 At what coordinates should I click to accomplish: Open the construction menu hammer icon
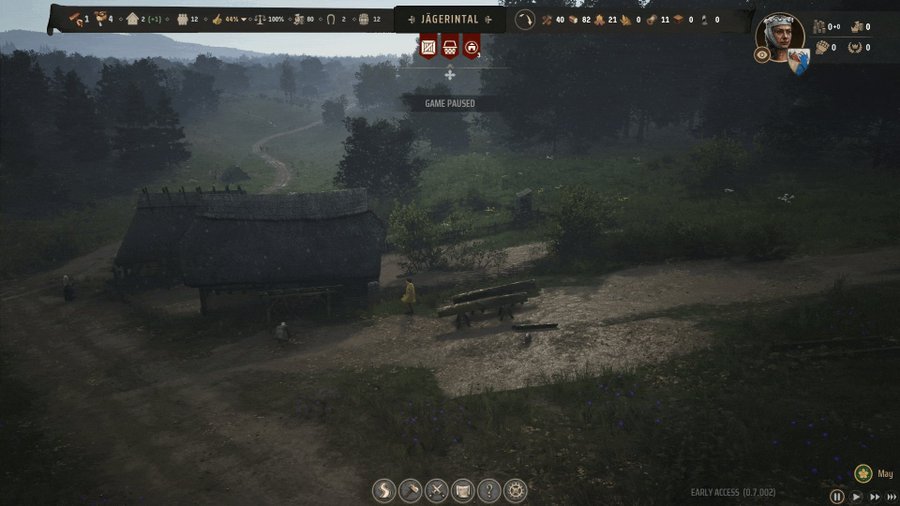coord(410,491)
